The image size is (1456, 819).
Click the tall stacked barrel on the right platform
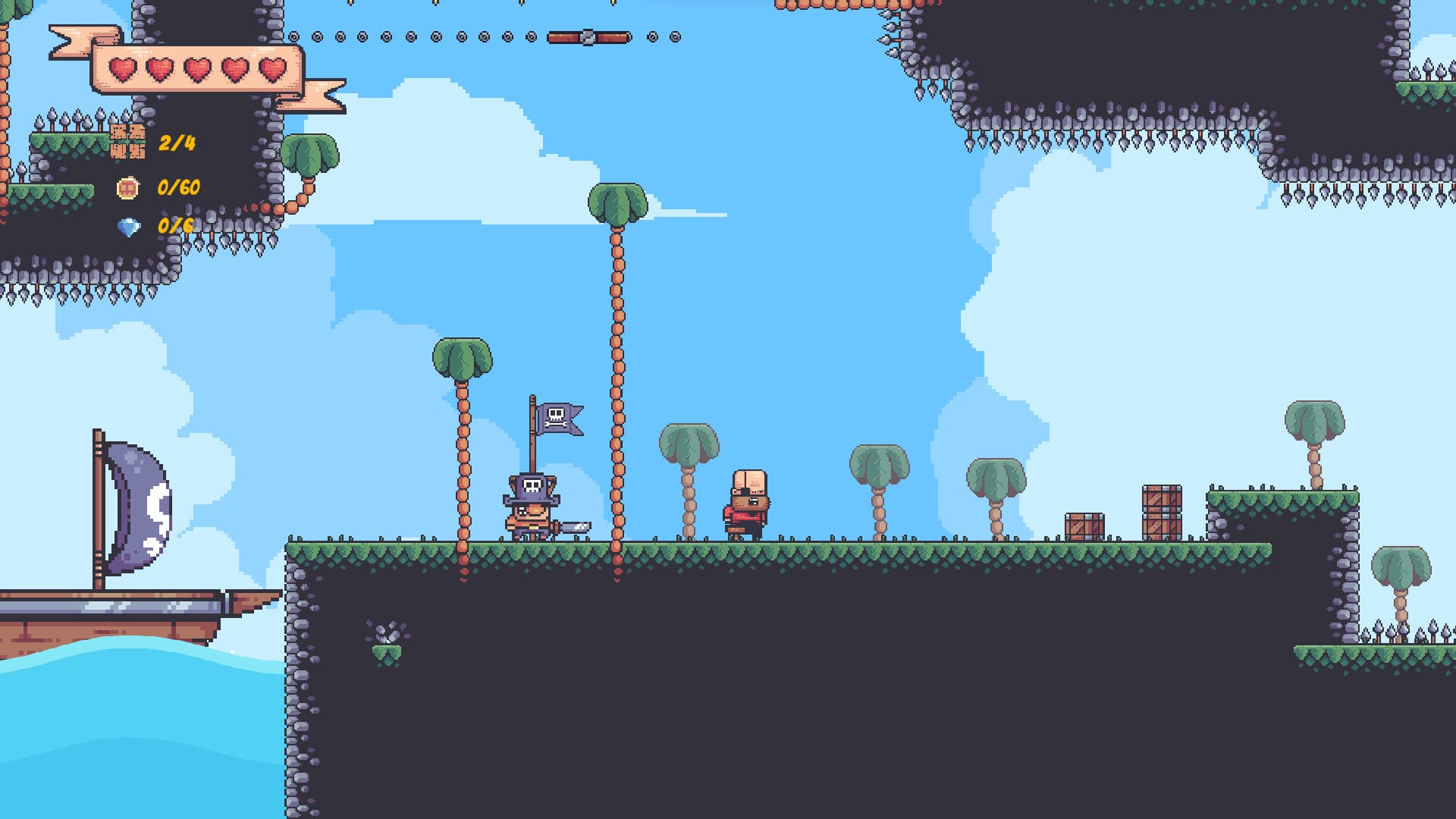pos(1160,510)
